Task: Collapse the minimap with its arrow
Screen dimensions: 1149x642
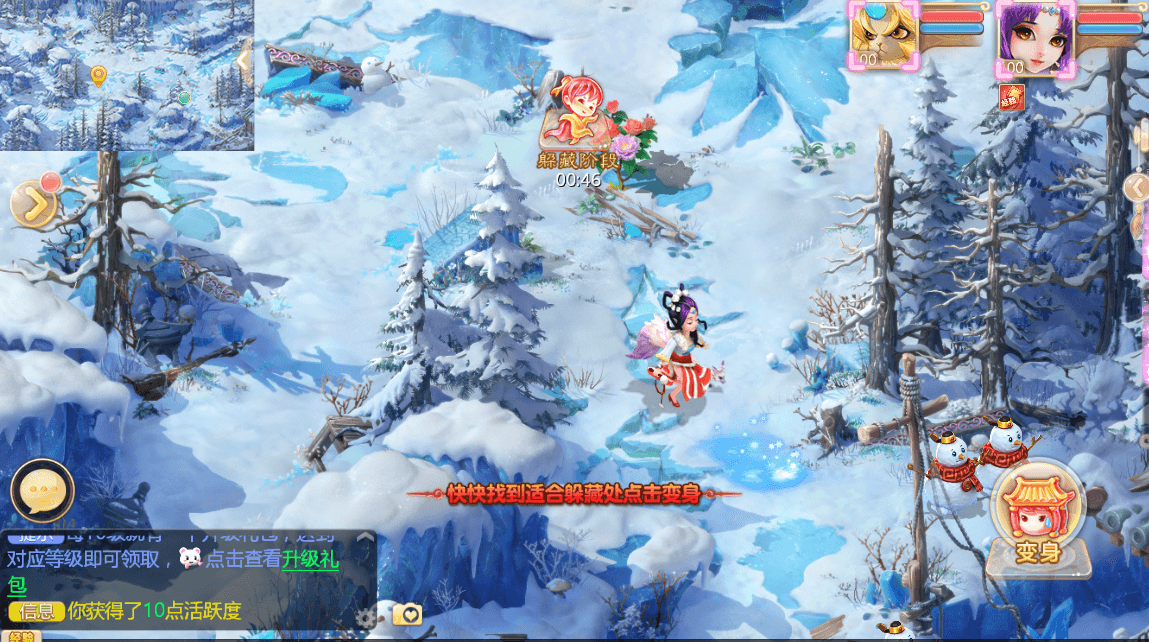Action: click(244, 61)
